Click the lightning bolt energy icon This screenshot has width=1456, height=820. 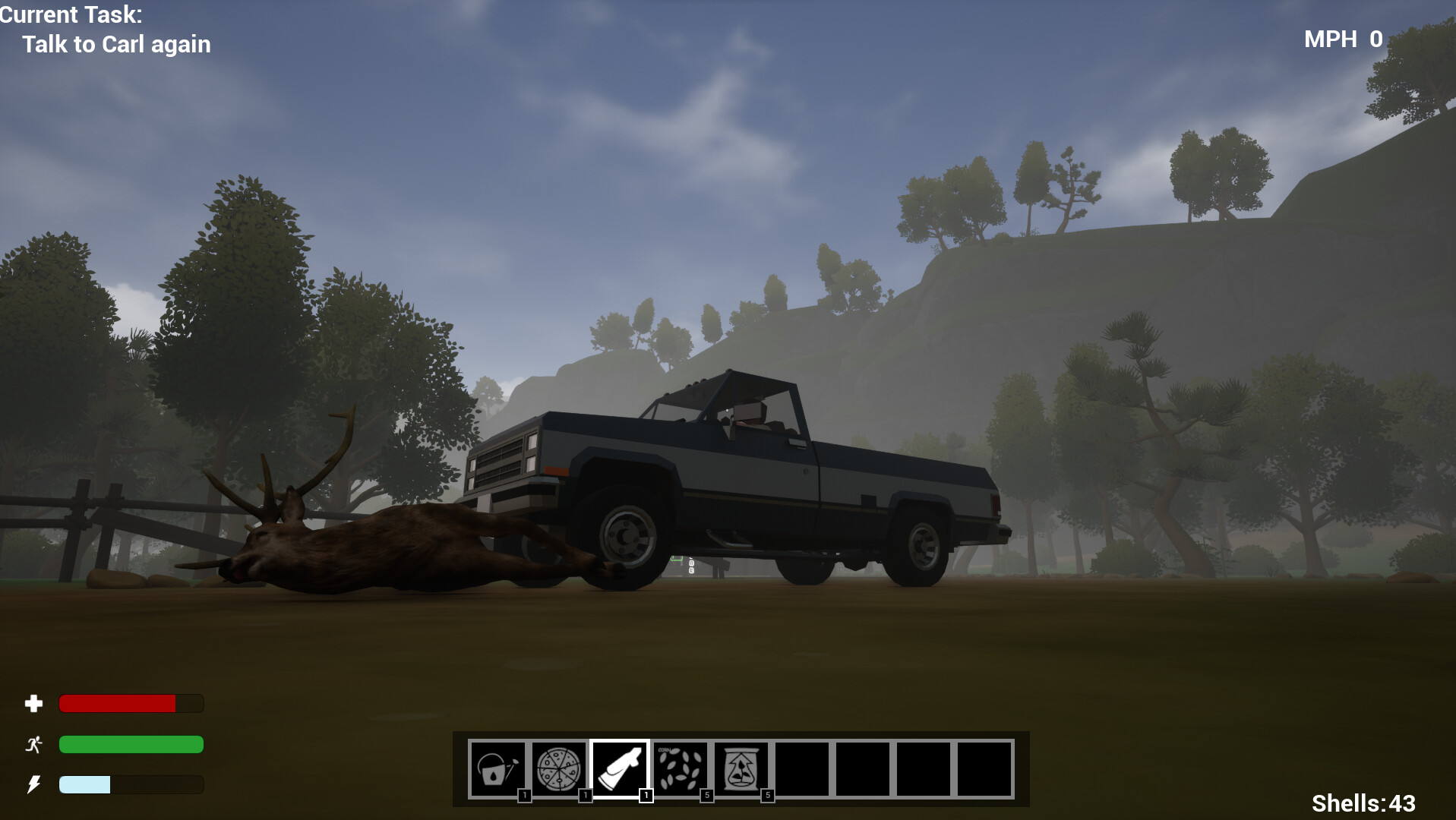click(x=33, y=785)
